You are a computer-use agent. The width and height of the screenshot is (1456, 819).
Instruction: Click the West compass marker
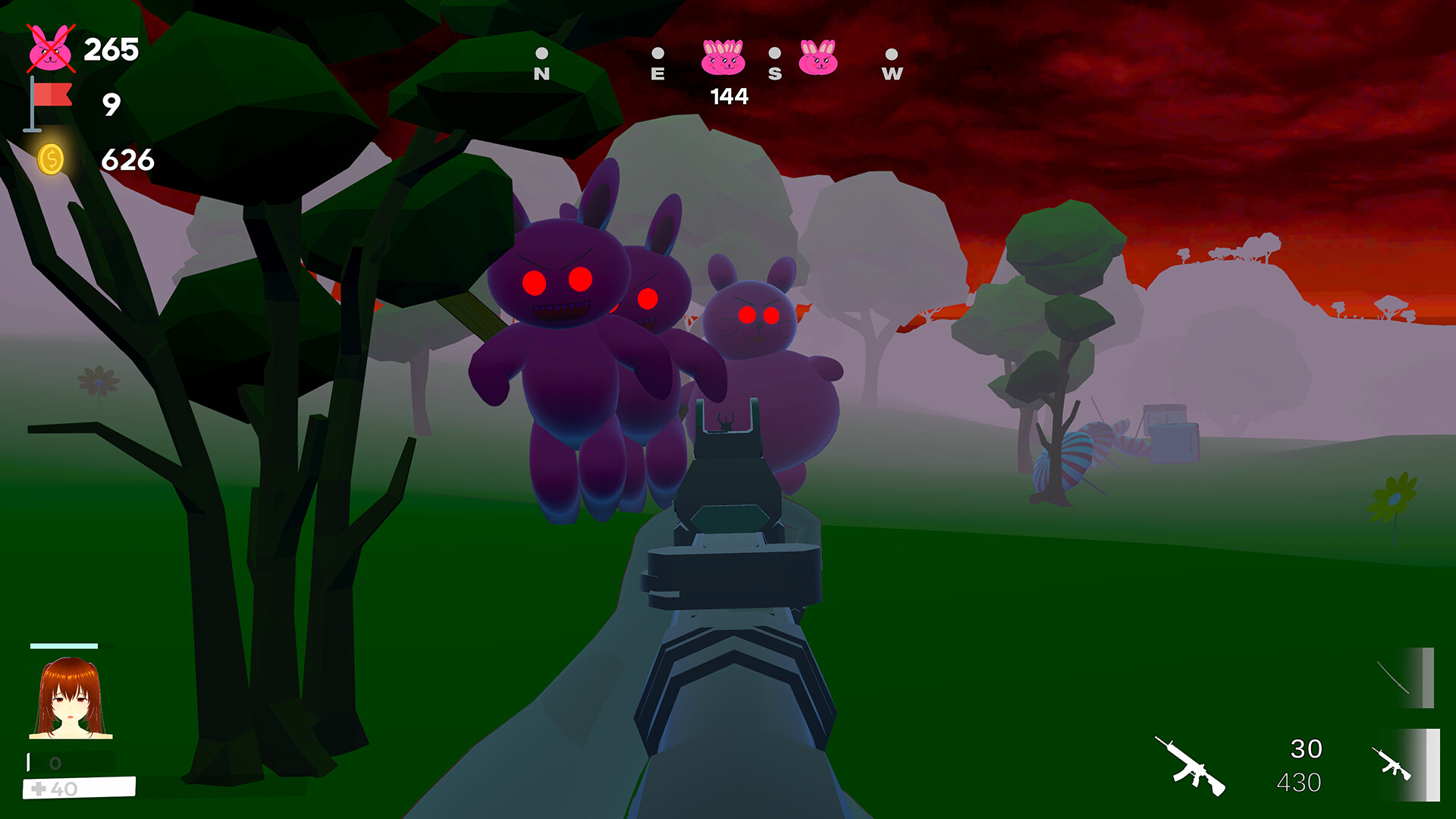(892, 64)
